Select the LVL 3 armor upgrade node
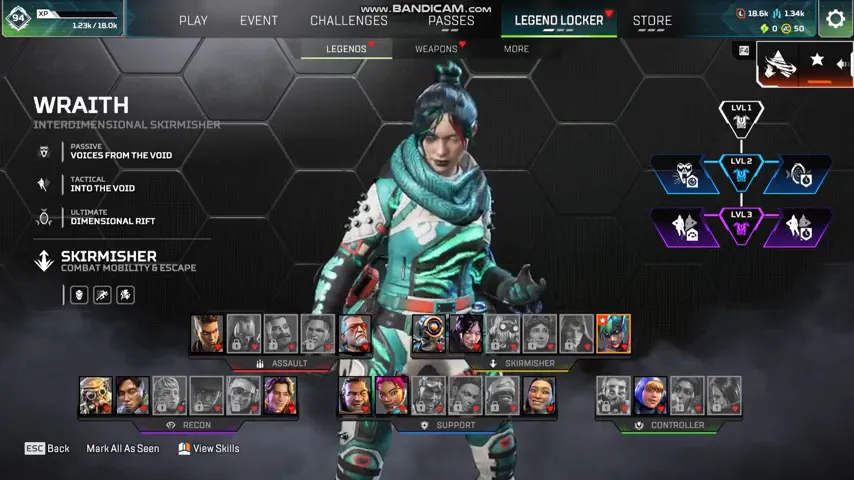 [741, 226]
